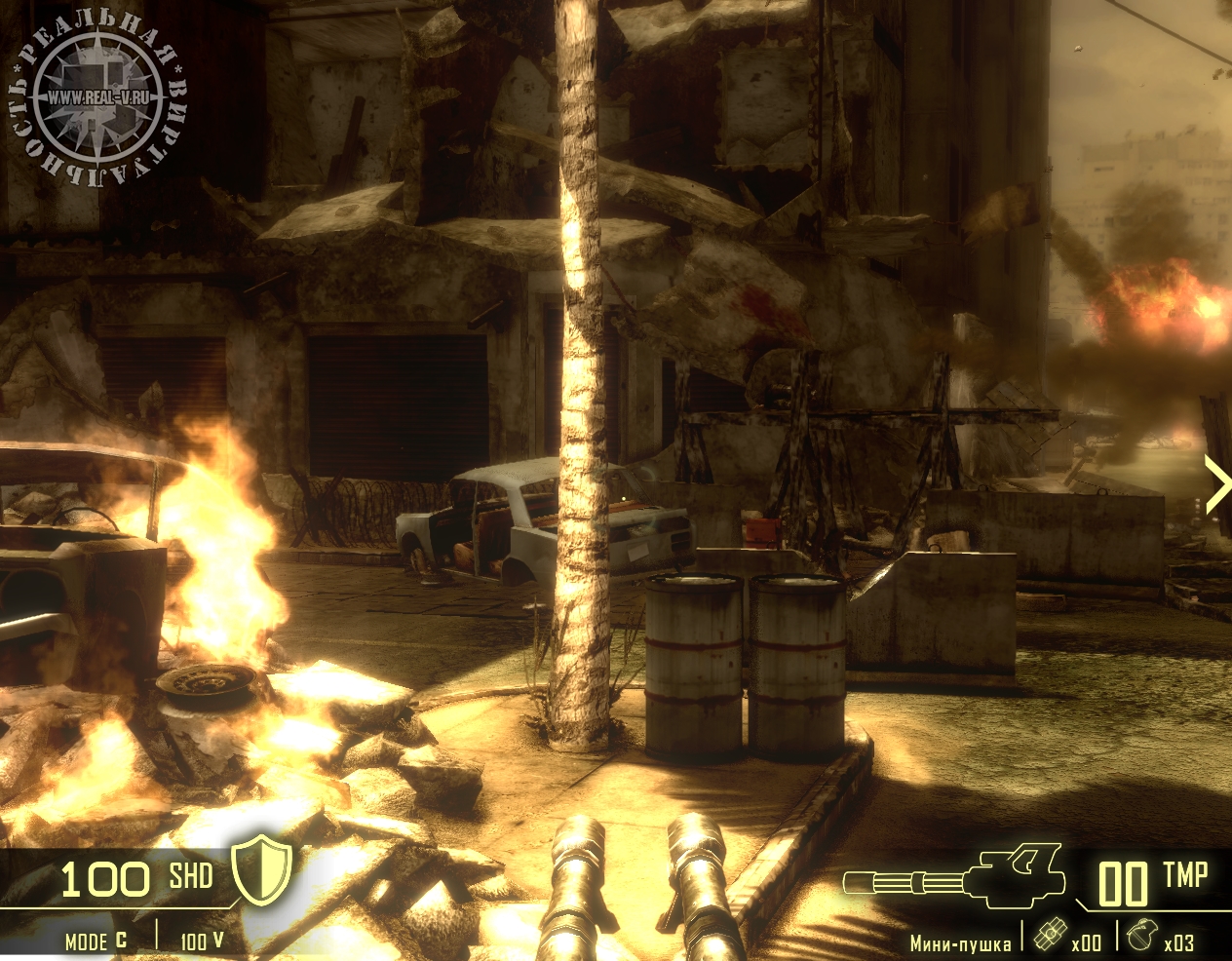The image size is (1232, 961).
Task: Select the explosive pack icon
Action: (x=1048, y=935)
